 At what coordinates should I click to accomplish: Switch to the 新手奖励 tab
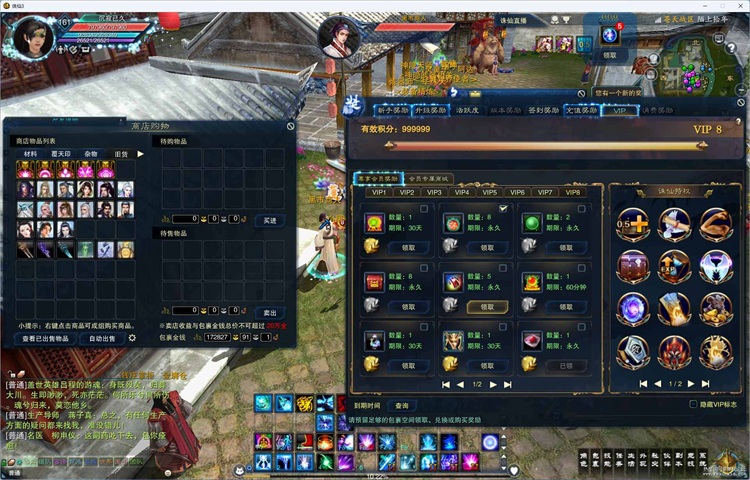[393, 111]
